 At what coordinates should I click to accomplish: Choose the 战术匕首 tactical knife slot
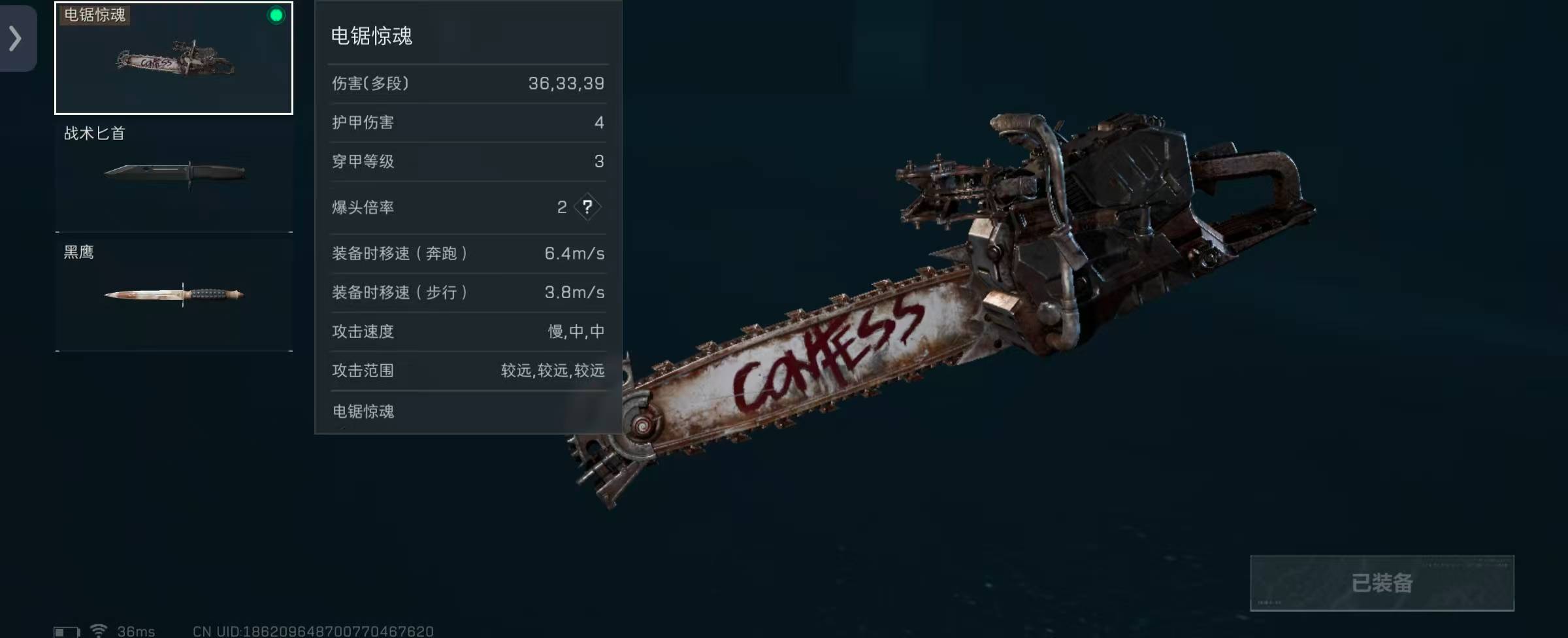tap(174, 175)
